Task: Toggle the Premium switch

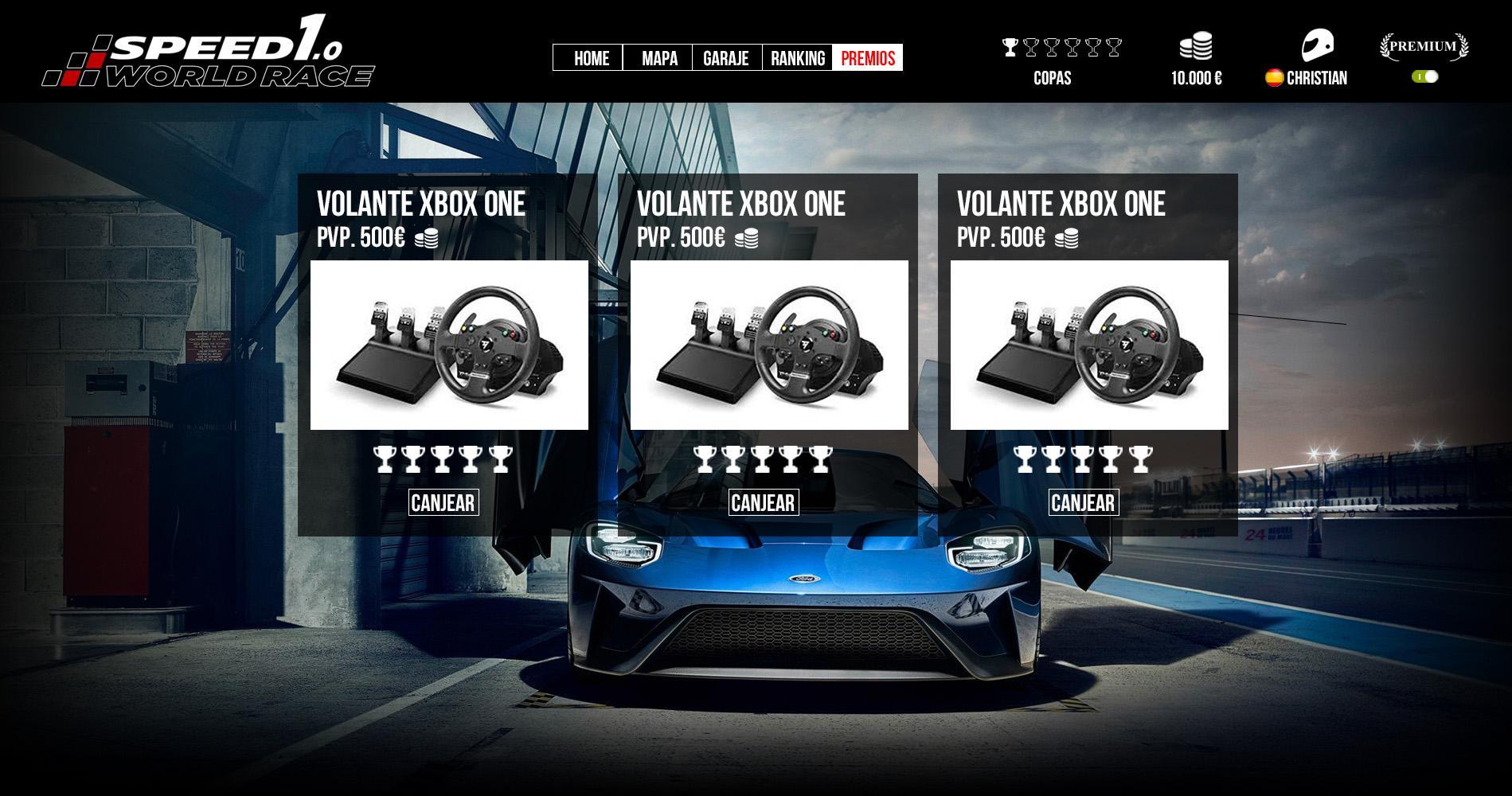Action: (x=1425, y=76)
